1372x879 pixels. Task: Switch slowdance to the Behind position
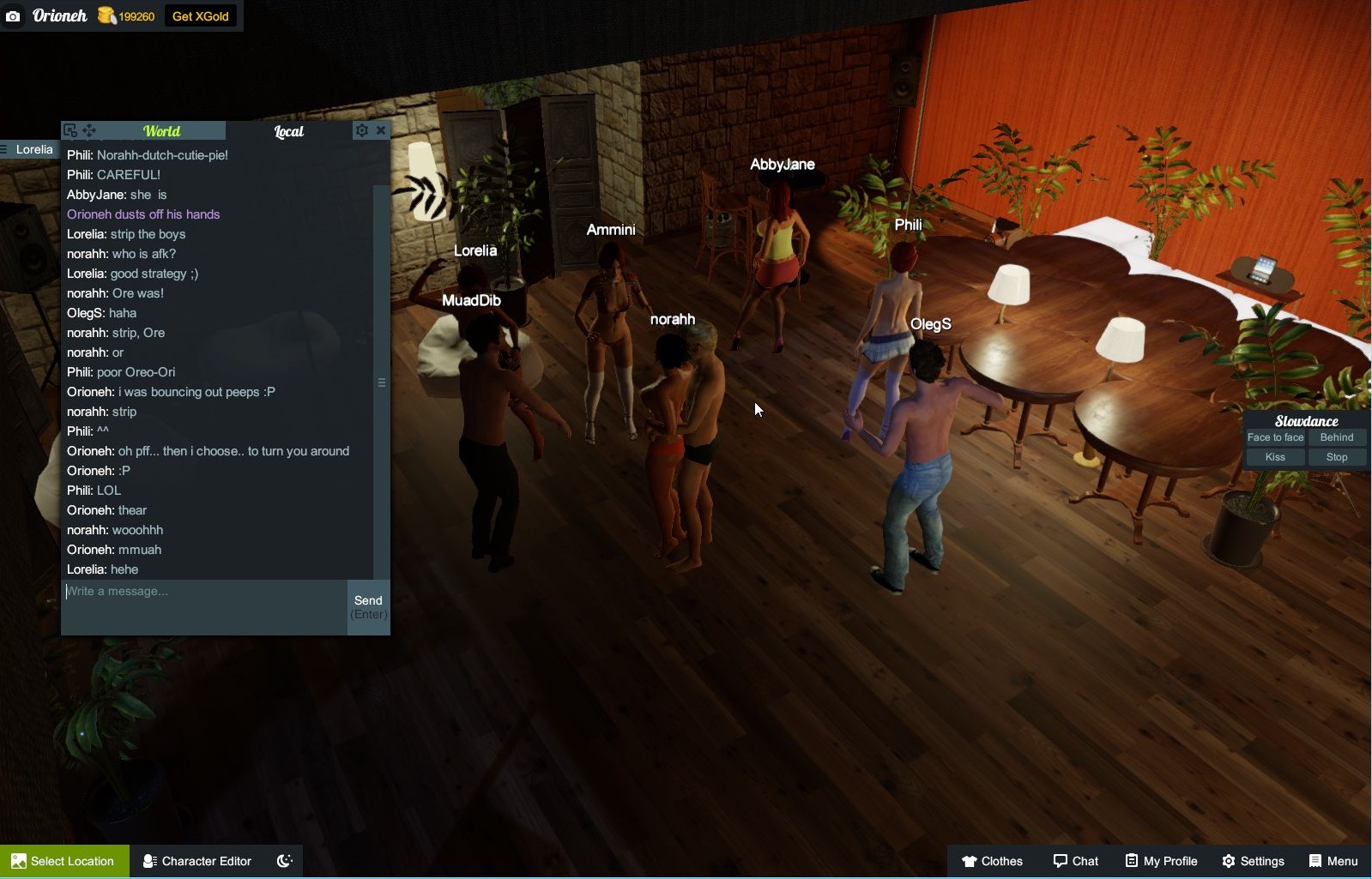[x=1338, y=437]
